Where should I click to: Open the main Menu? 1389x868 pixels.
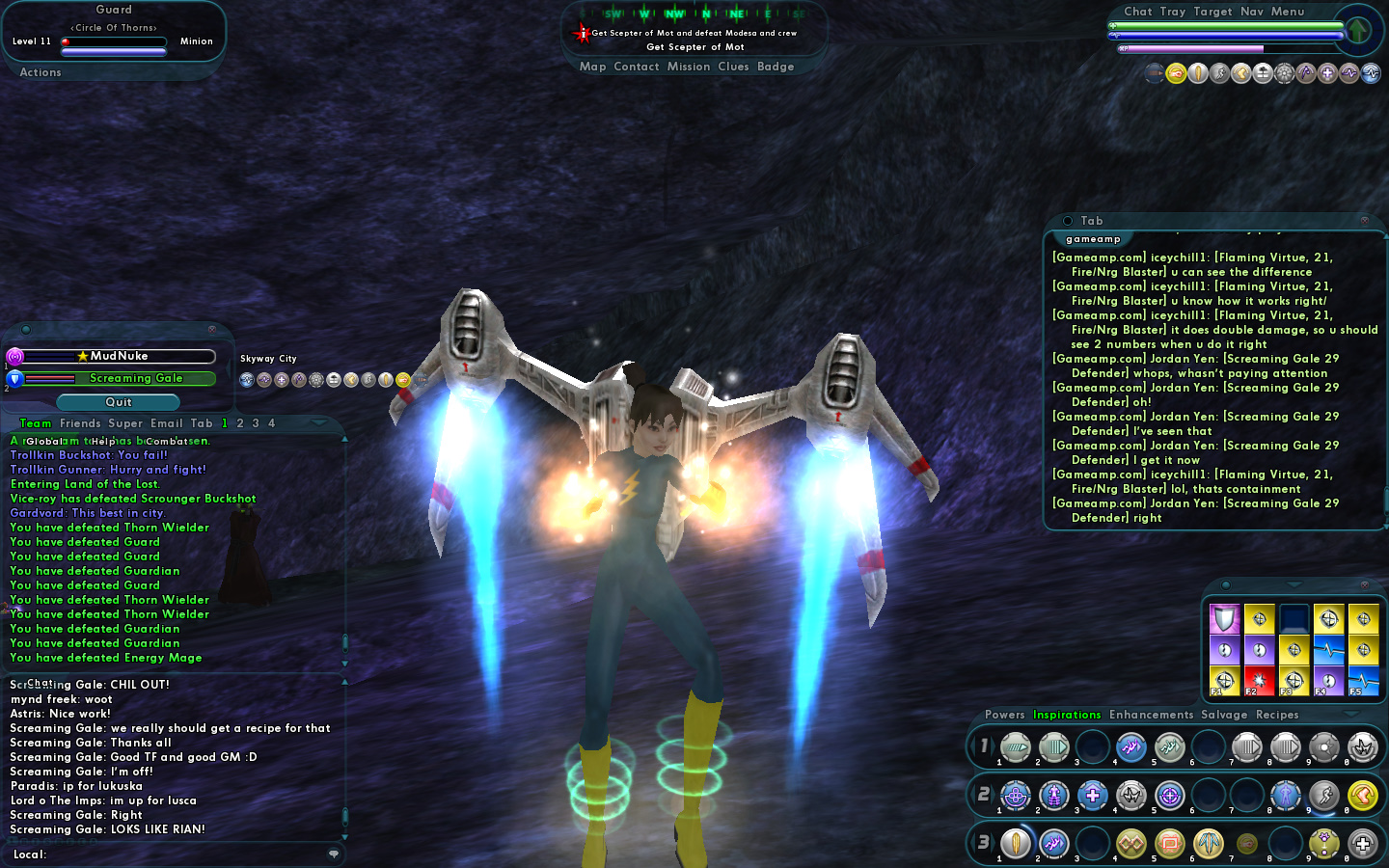coord(1288,12)
